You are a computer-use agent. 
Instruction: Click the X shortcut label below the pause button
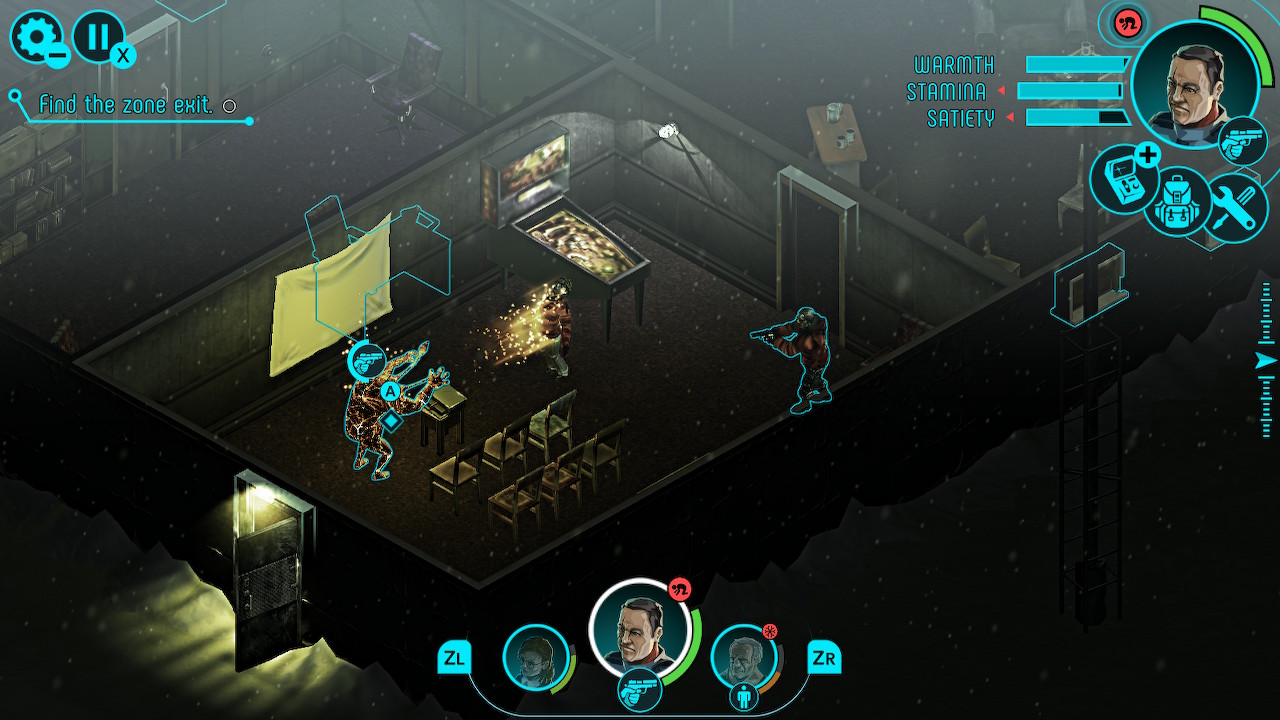click(122, 53)
